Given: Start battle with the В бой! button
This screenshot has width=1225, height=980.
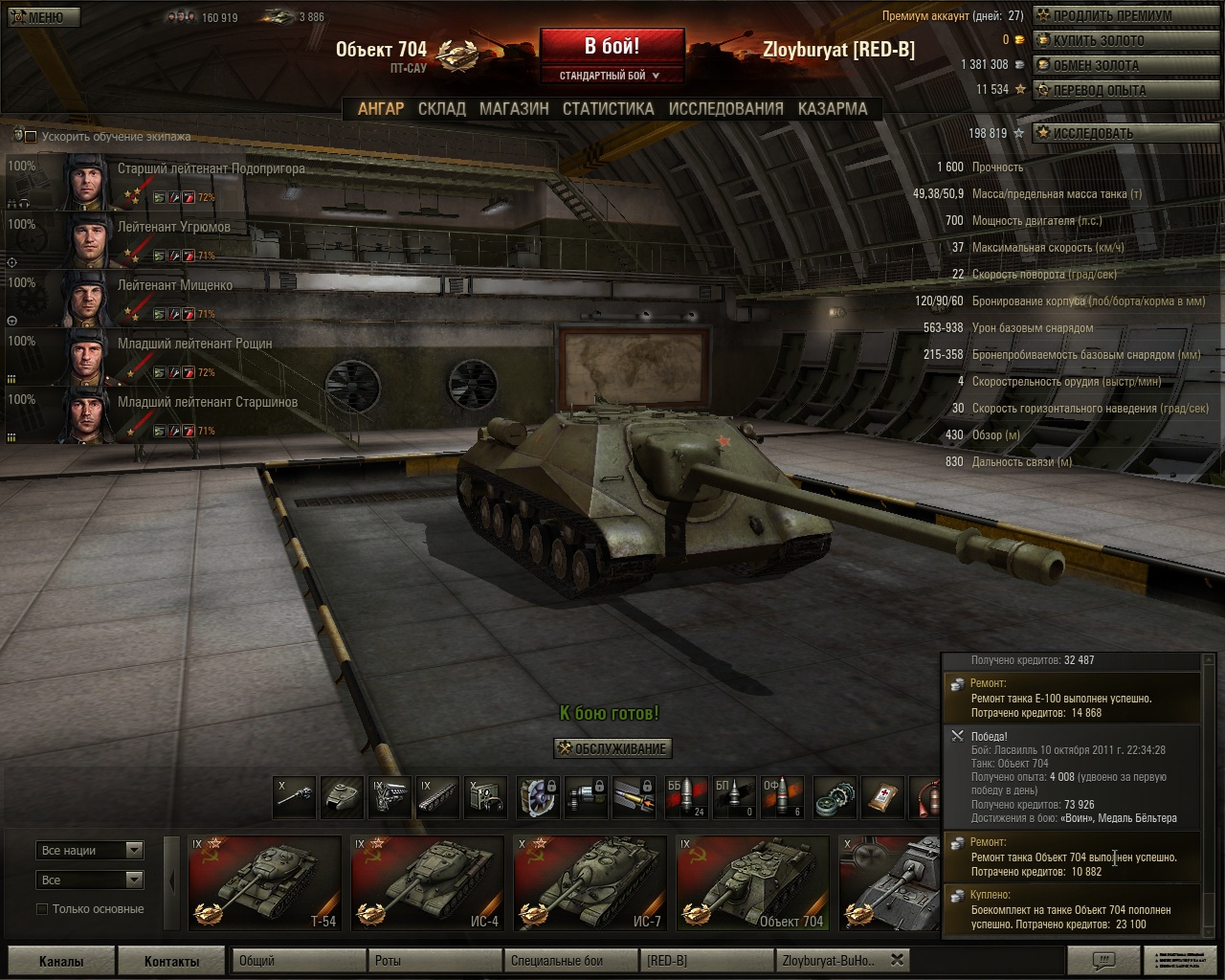Looking at the screenshot, I should pyautogui.click(x=612, y=47).
